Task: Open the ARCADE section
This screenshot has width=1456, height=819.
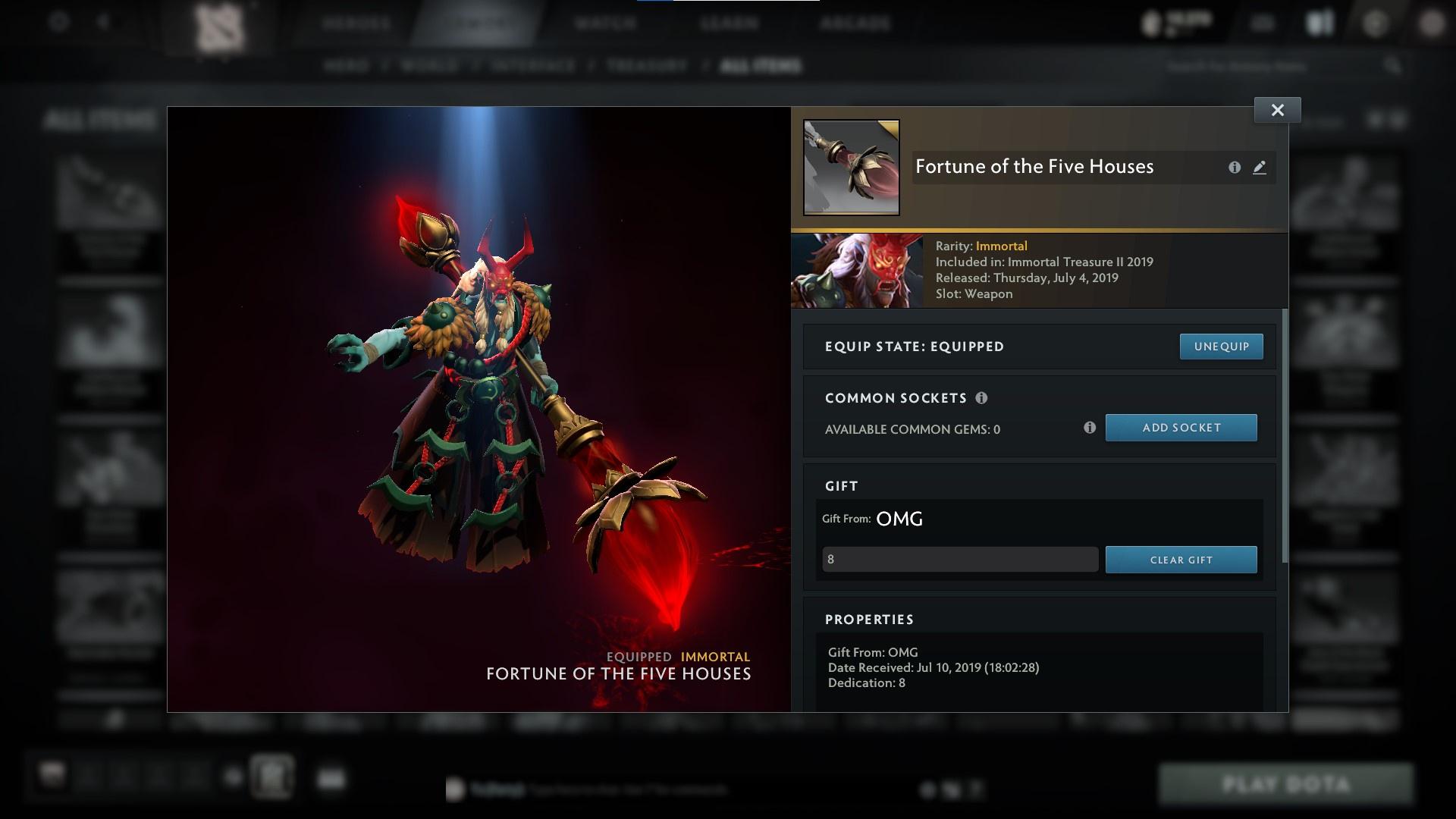Action: click(855, 23)
